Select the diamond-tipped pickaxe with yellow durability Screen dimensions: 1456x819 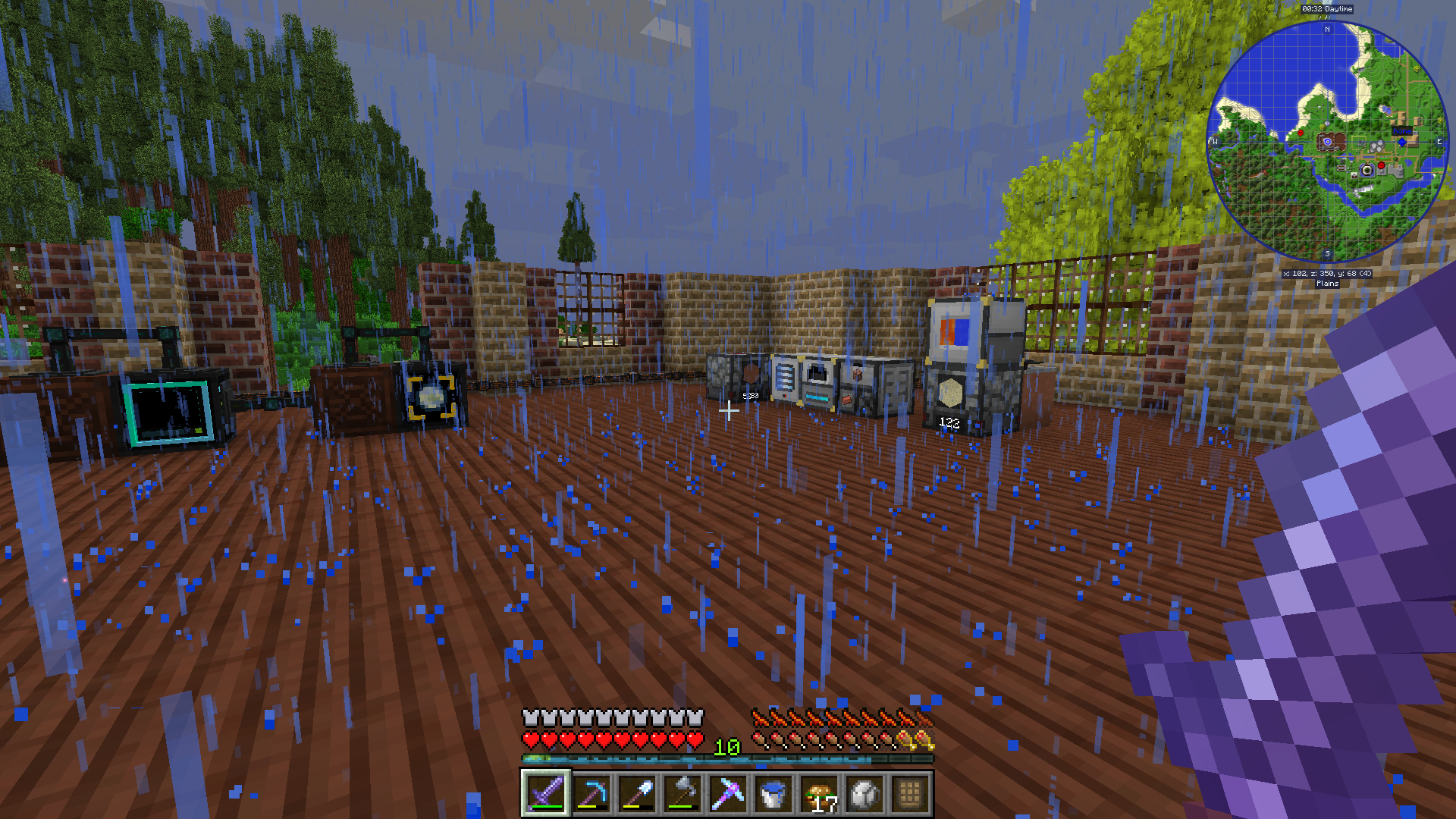click(591, 794)
